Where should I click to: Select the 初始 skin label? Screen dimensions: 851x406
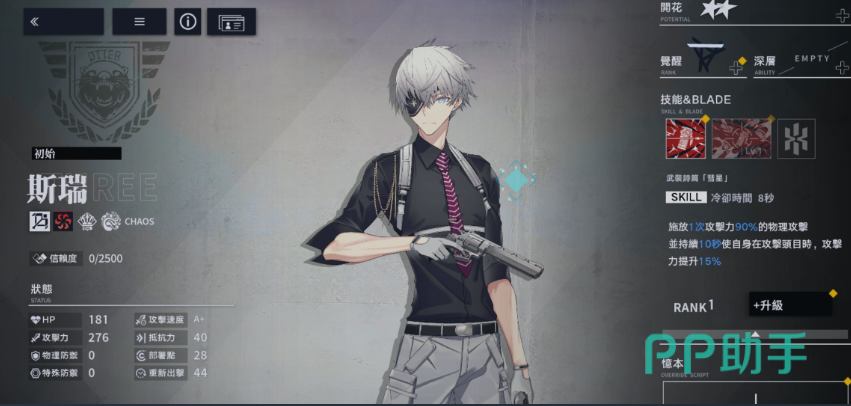75,153
